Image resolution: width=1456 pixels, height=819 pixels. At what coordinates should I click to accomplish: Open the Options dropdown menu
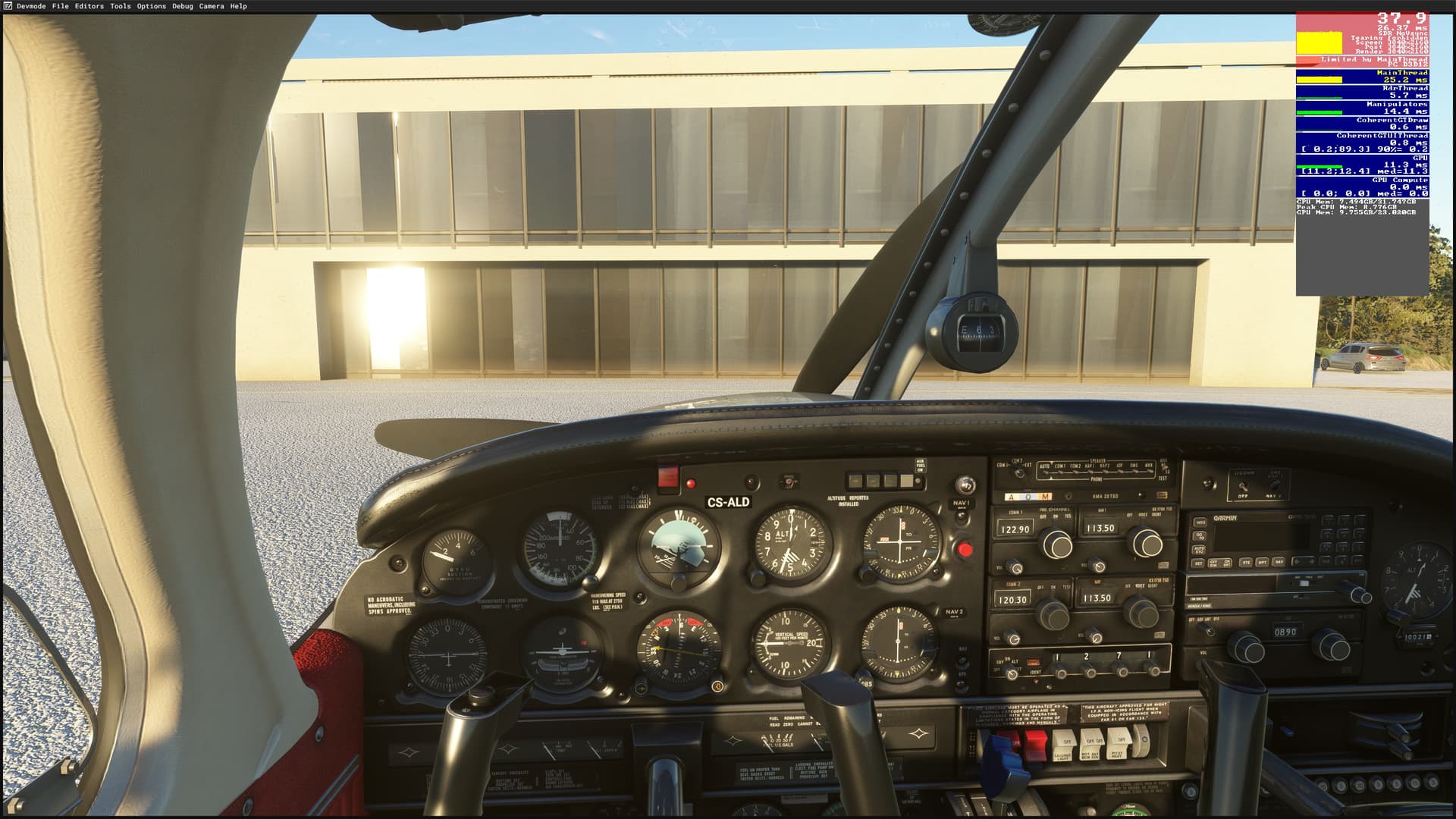[149, 6]
